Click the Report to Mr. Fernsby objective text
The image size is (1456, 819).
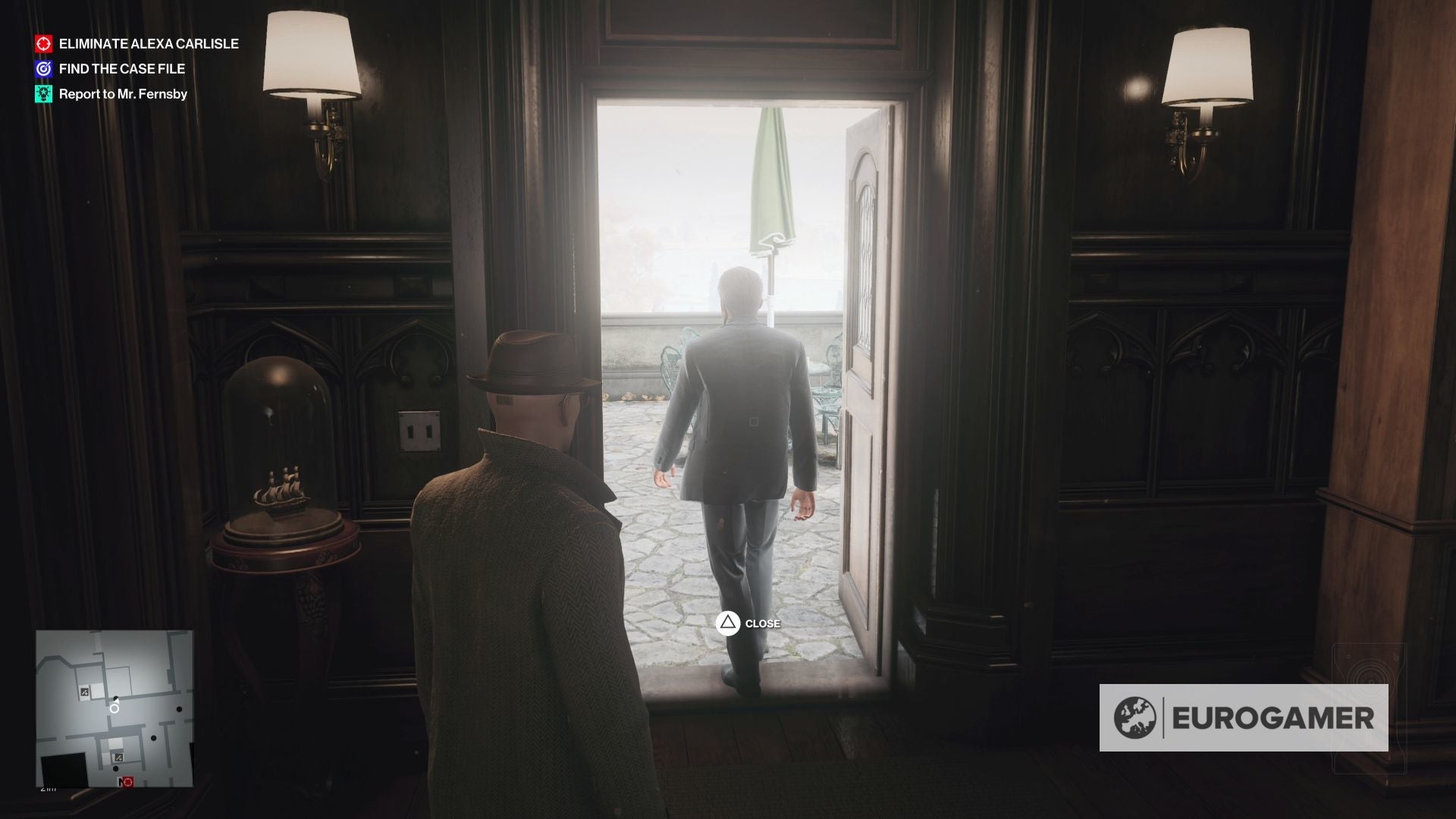[124, 94]
